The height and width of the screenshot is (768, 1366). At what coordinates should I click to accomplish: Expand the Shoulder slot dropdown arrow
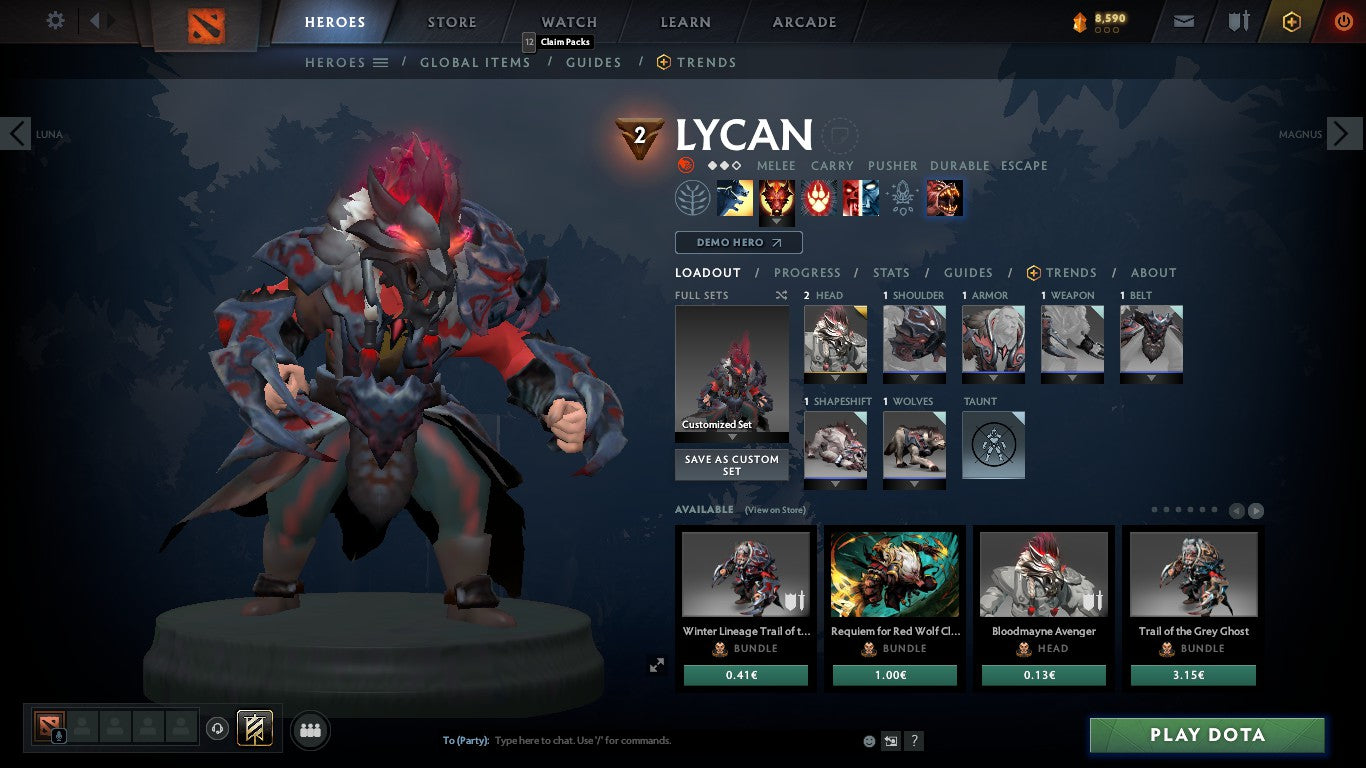[913, 377]
